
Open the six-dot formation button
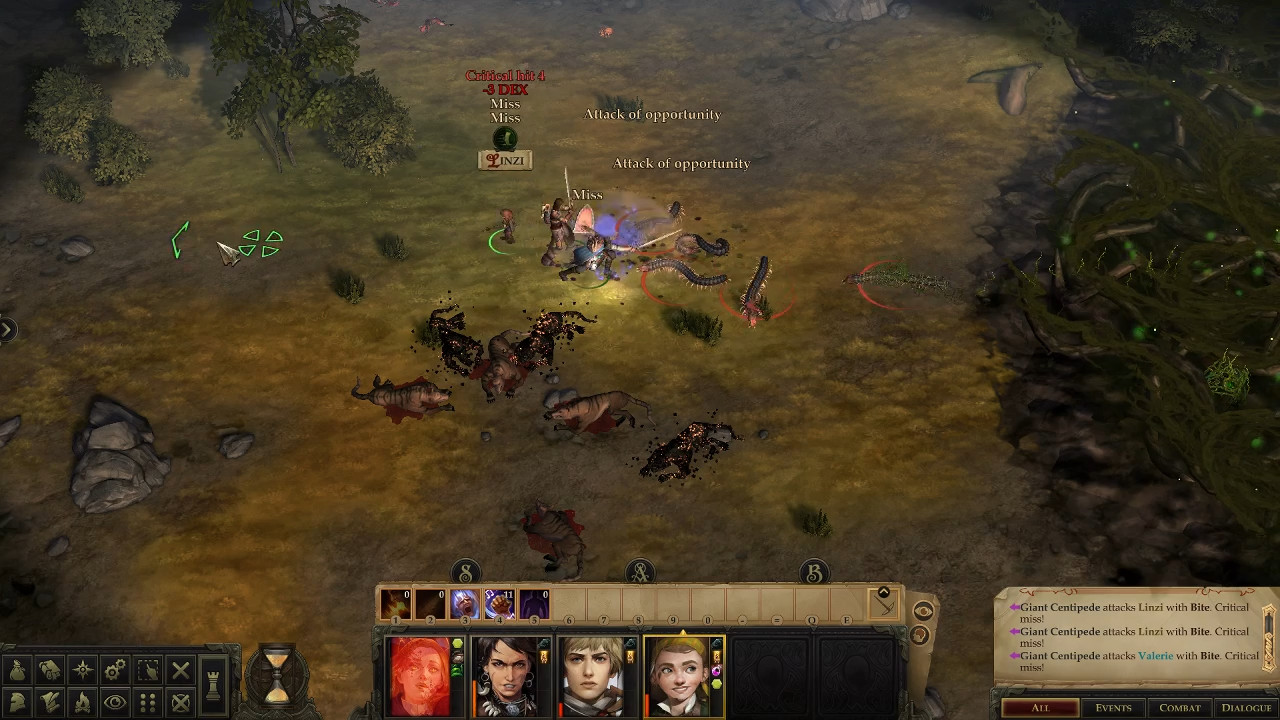tap(147, 702)
